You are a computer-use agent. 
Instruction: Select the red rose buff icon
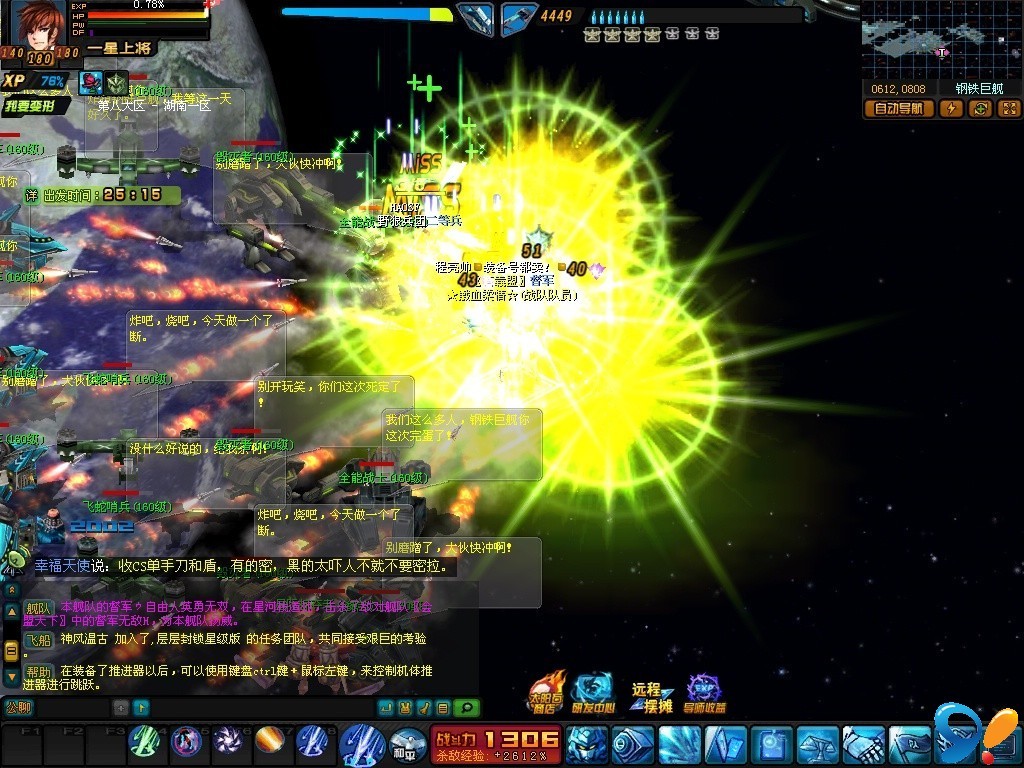coord(92,83)
